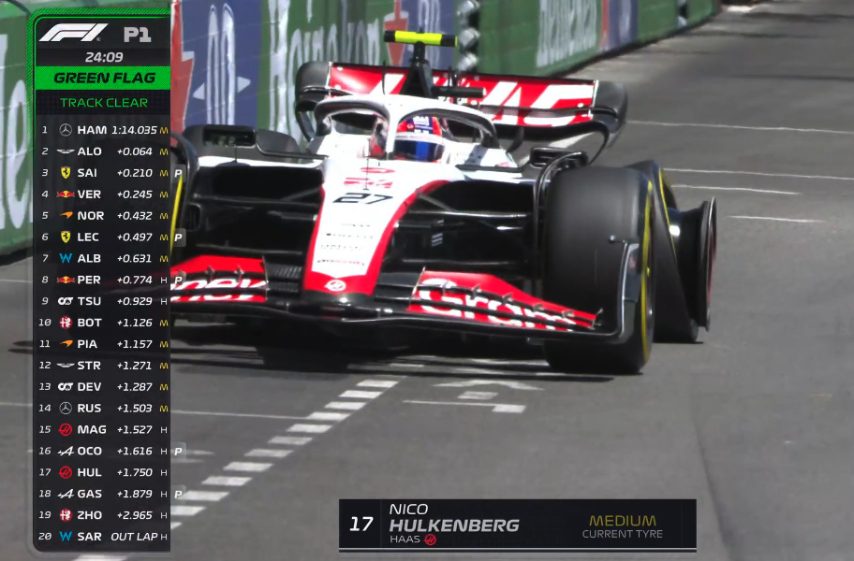Select HAM row in the timing tower
This screenshot has height=561, width=854.
pos(102,130)
